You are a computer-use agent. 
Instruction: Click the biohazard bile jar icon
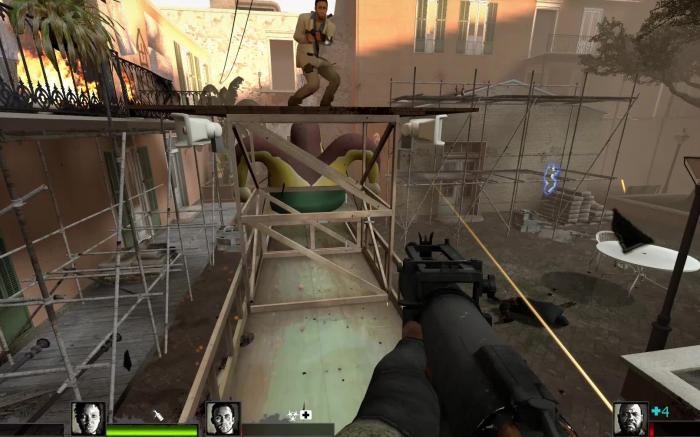pyautogui.click(x=292, y=414)
